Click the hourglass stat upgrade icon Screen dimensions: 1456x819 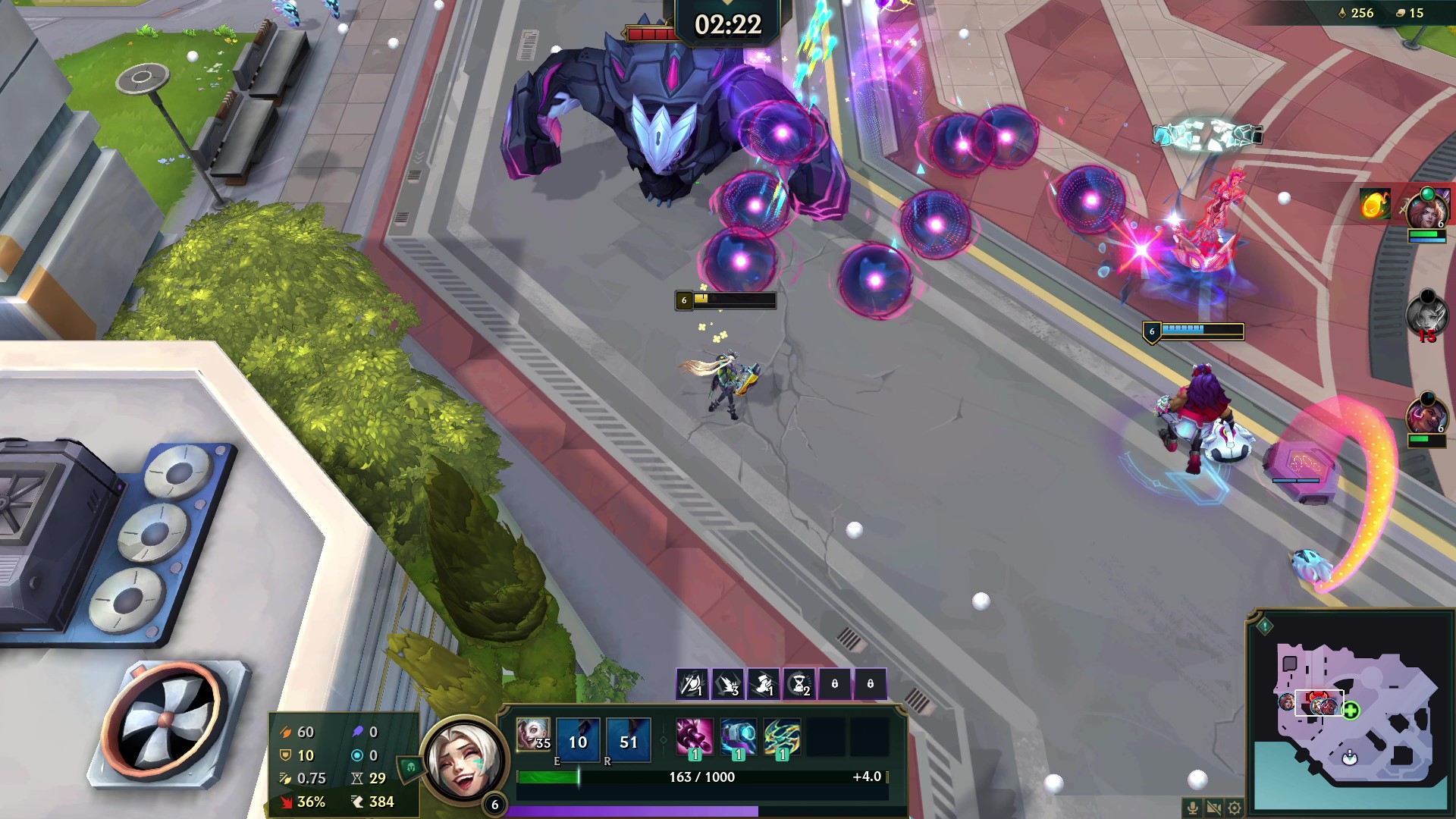point(799,684)
